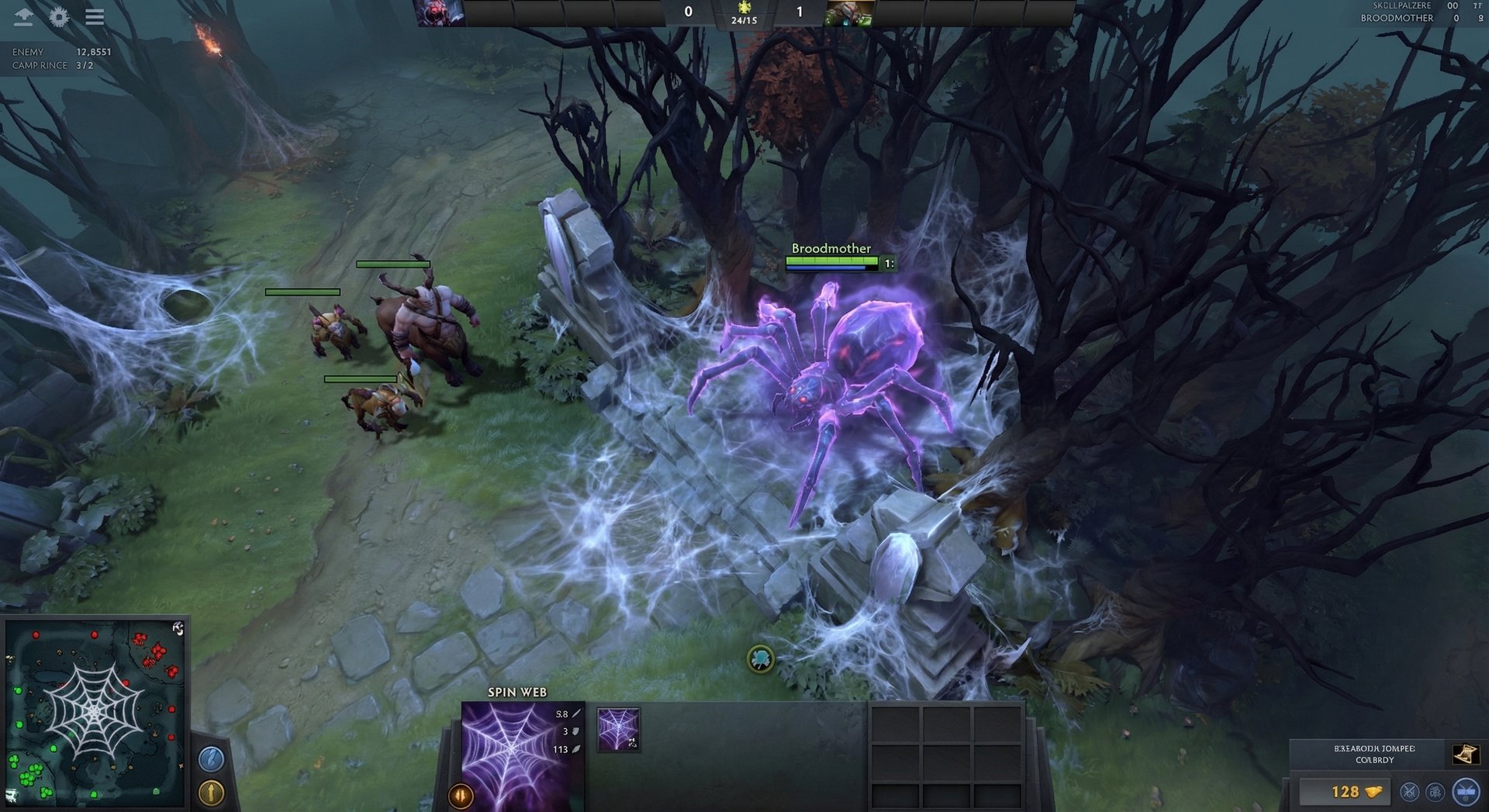
Task: Open the hamburger menu in the top-left
Action: pyautogui.click(x=95, y=18)
